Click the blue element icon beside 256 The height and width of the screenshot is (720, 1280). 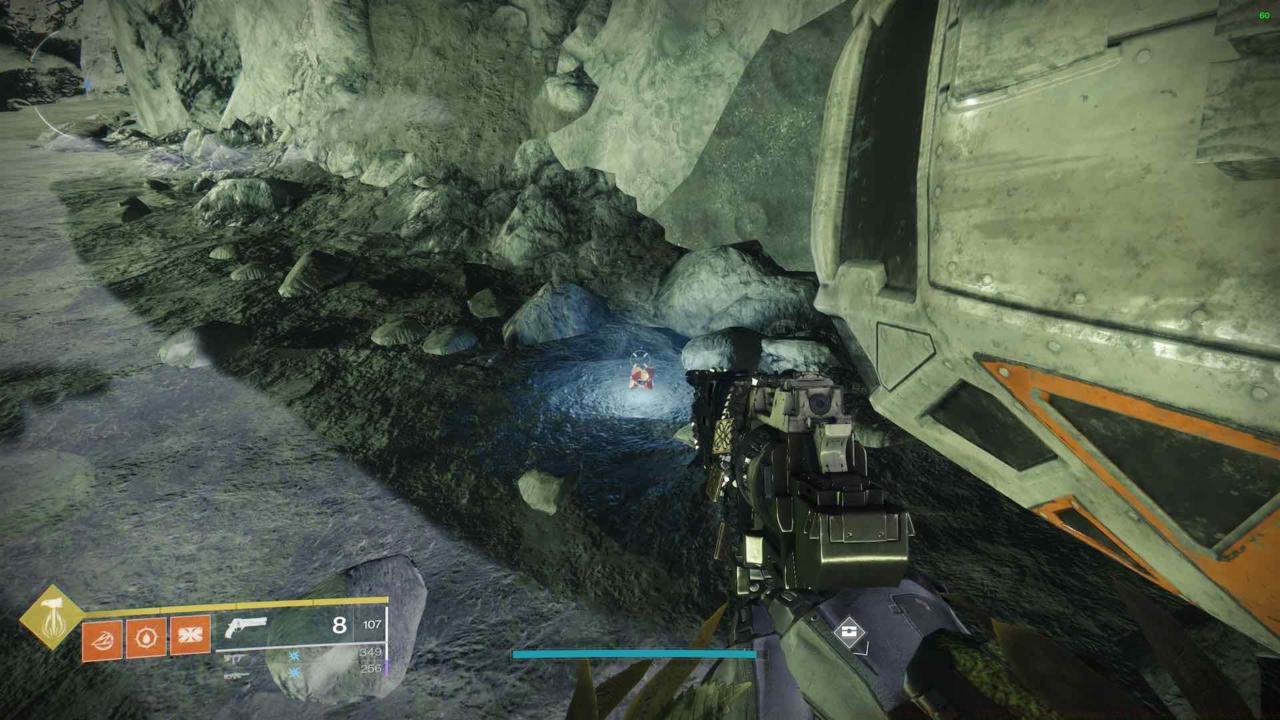click(x=294, y=673)
